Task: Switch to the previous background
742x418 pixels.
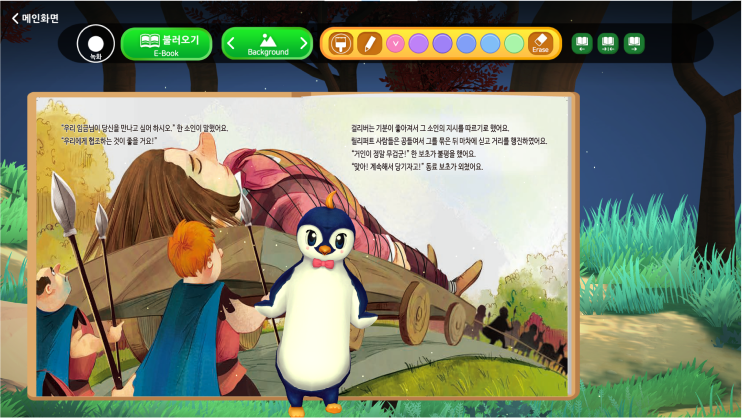Action: pyautogui.click(x=231, y=43)
